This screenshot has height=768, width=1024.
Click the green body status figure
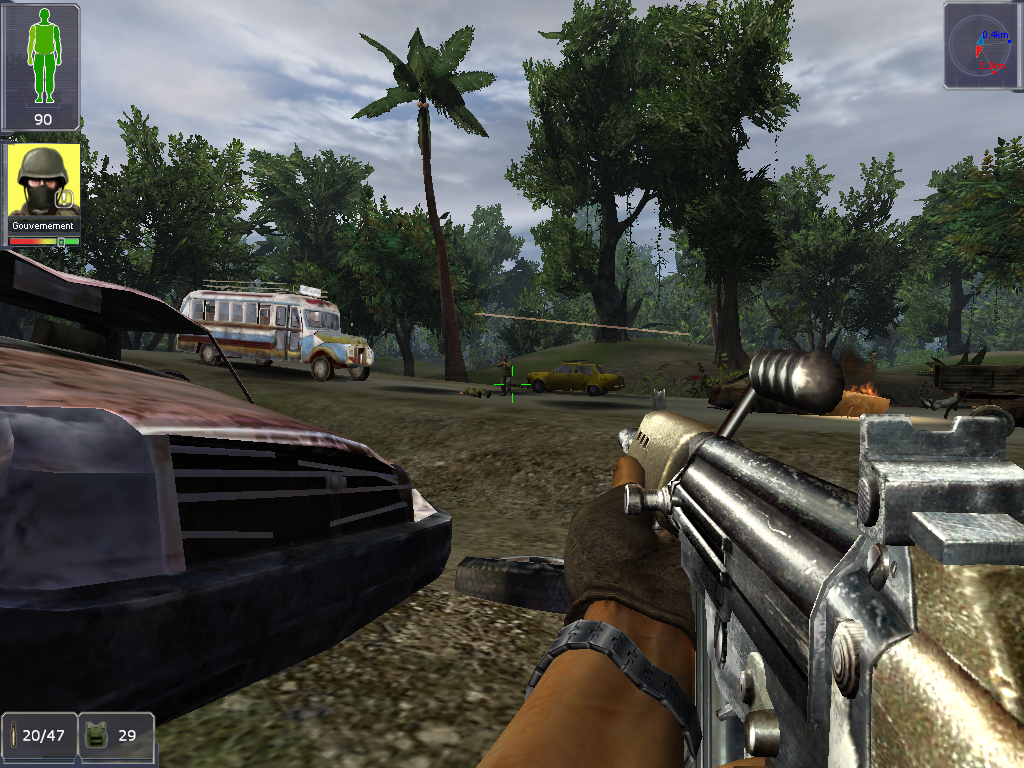pos(43,56)
